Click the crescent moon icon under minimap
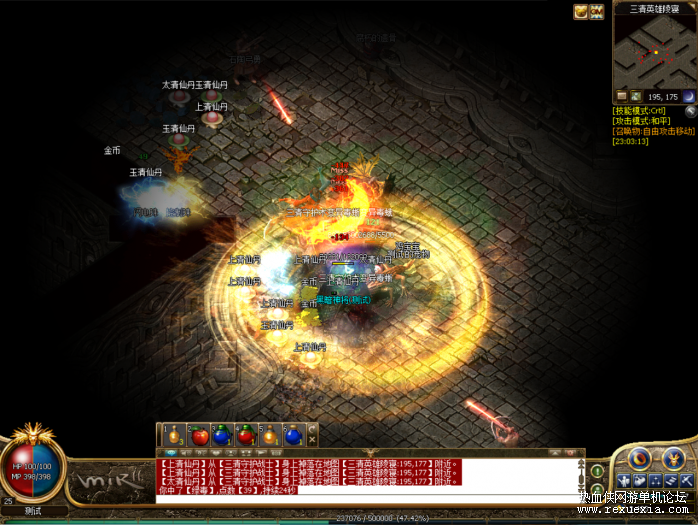This screenshot has width=698, height=525. (x=688, y=96)
